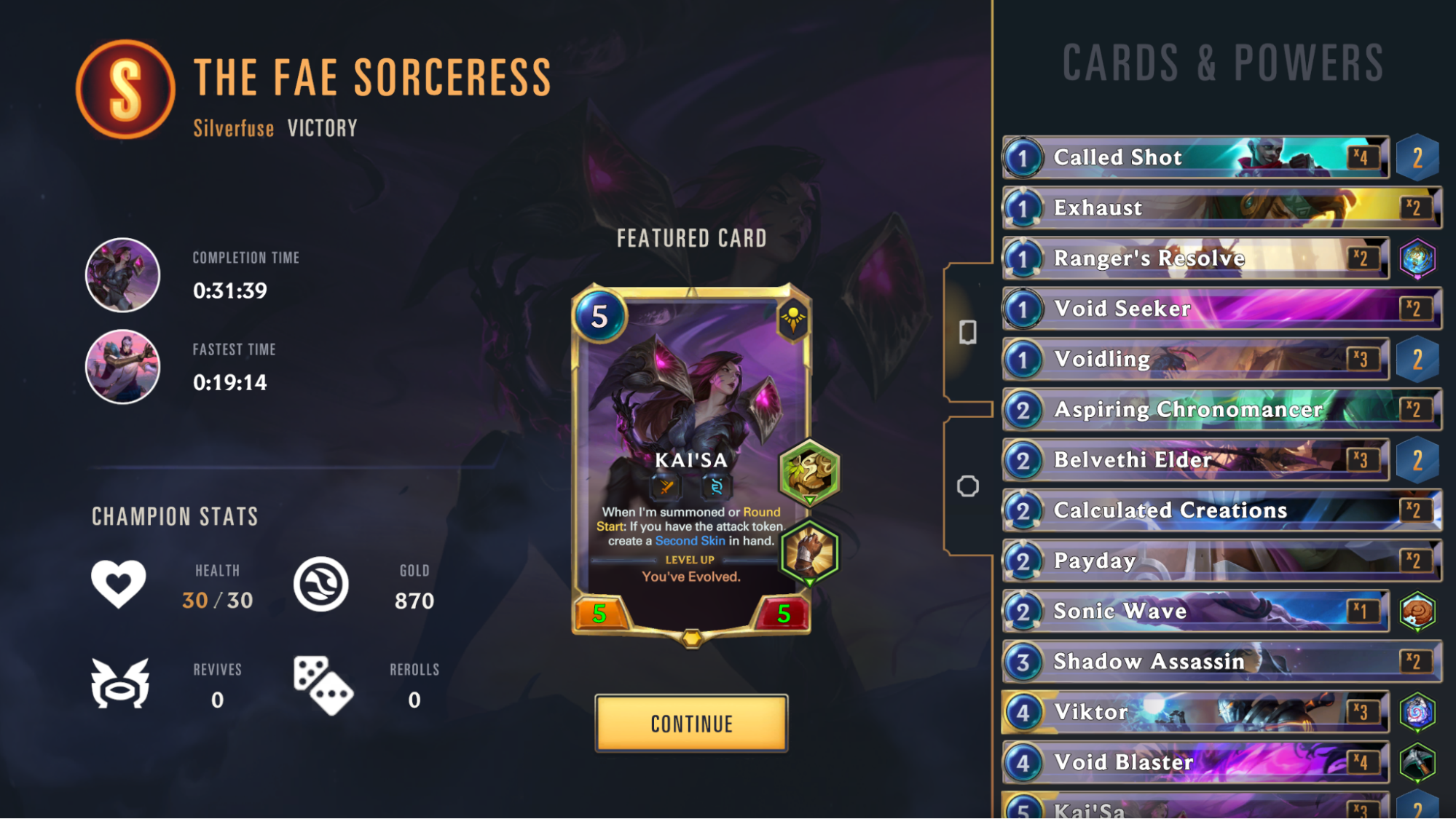Click the revives mask icon
The width and height of the screenshot is (1456, 819).
120,684
